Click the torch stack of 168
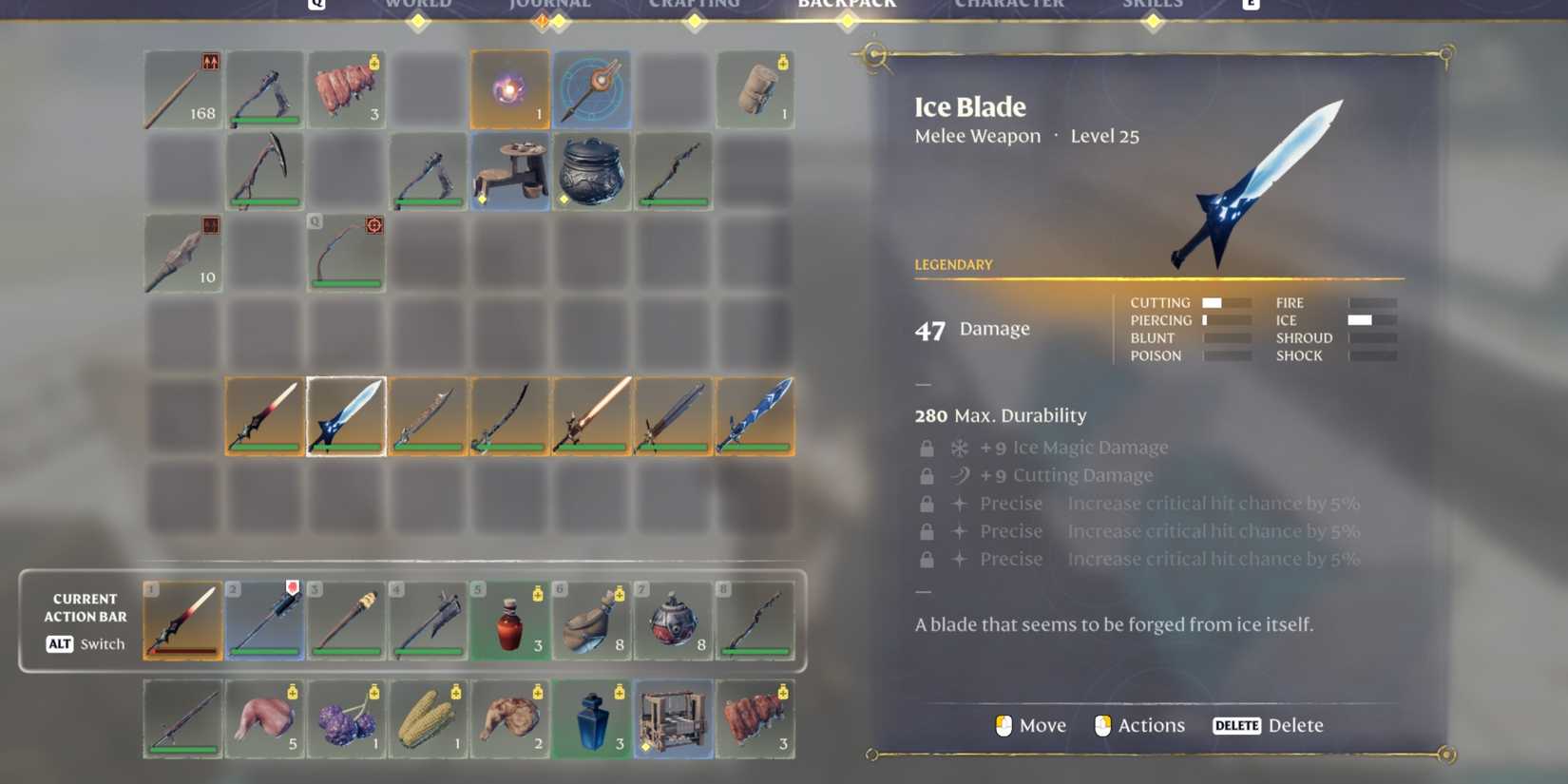The height and width of the screenshot is (784, 1568). (x=182, y=89)
